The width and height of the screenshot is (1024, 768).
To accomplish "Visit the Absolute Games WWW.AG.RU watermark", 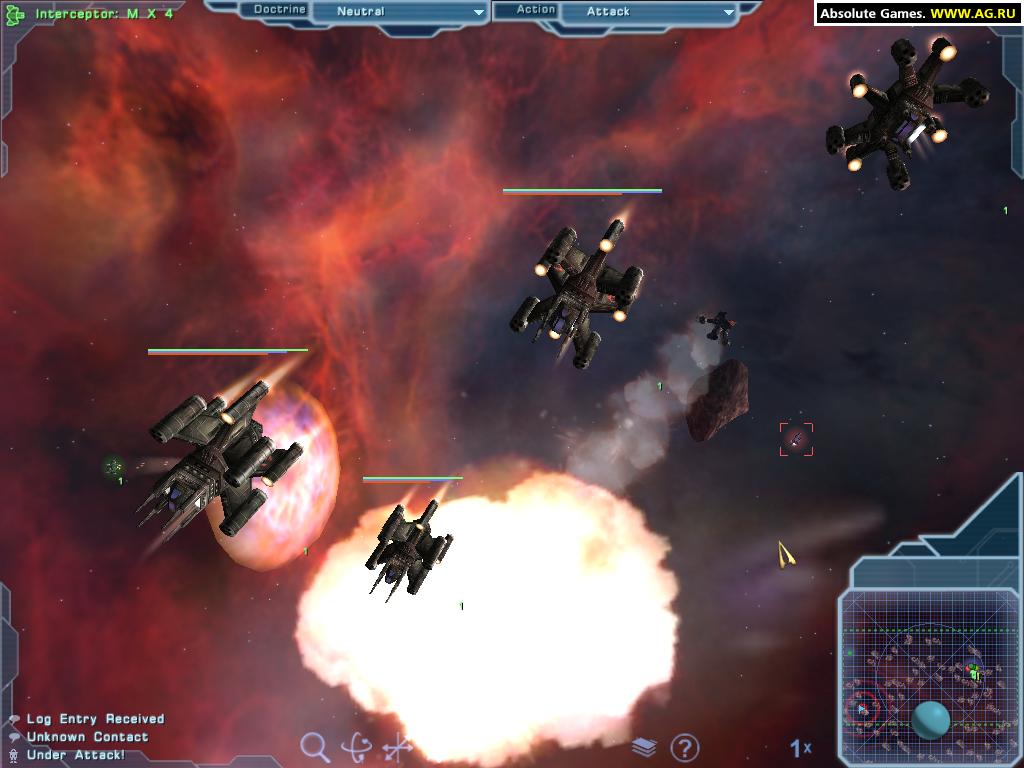I will point(917,13).
